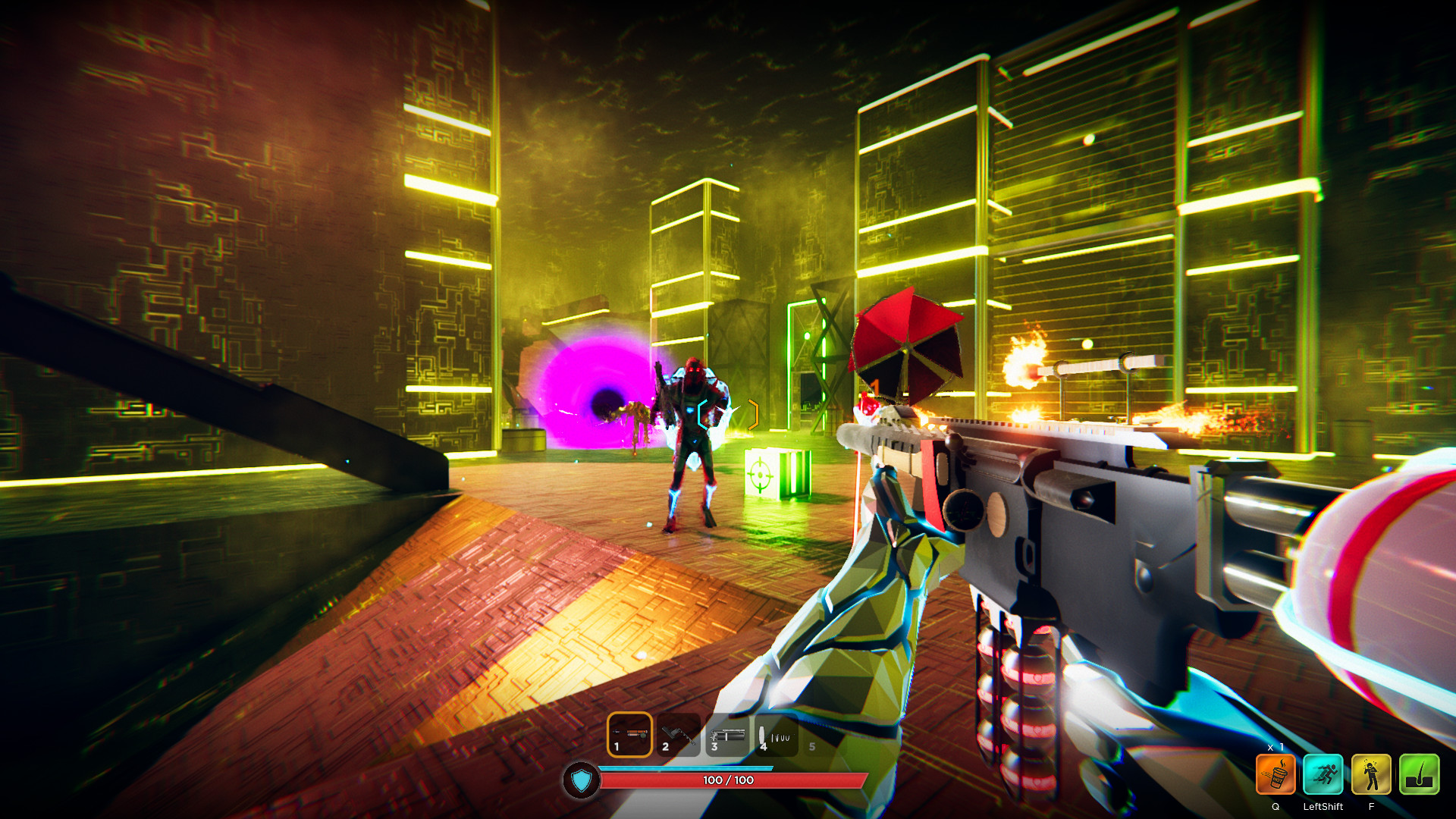
Task: Click the green needle ability icon
Action: pos(1419,773)
